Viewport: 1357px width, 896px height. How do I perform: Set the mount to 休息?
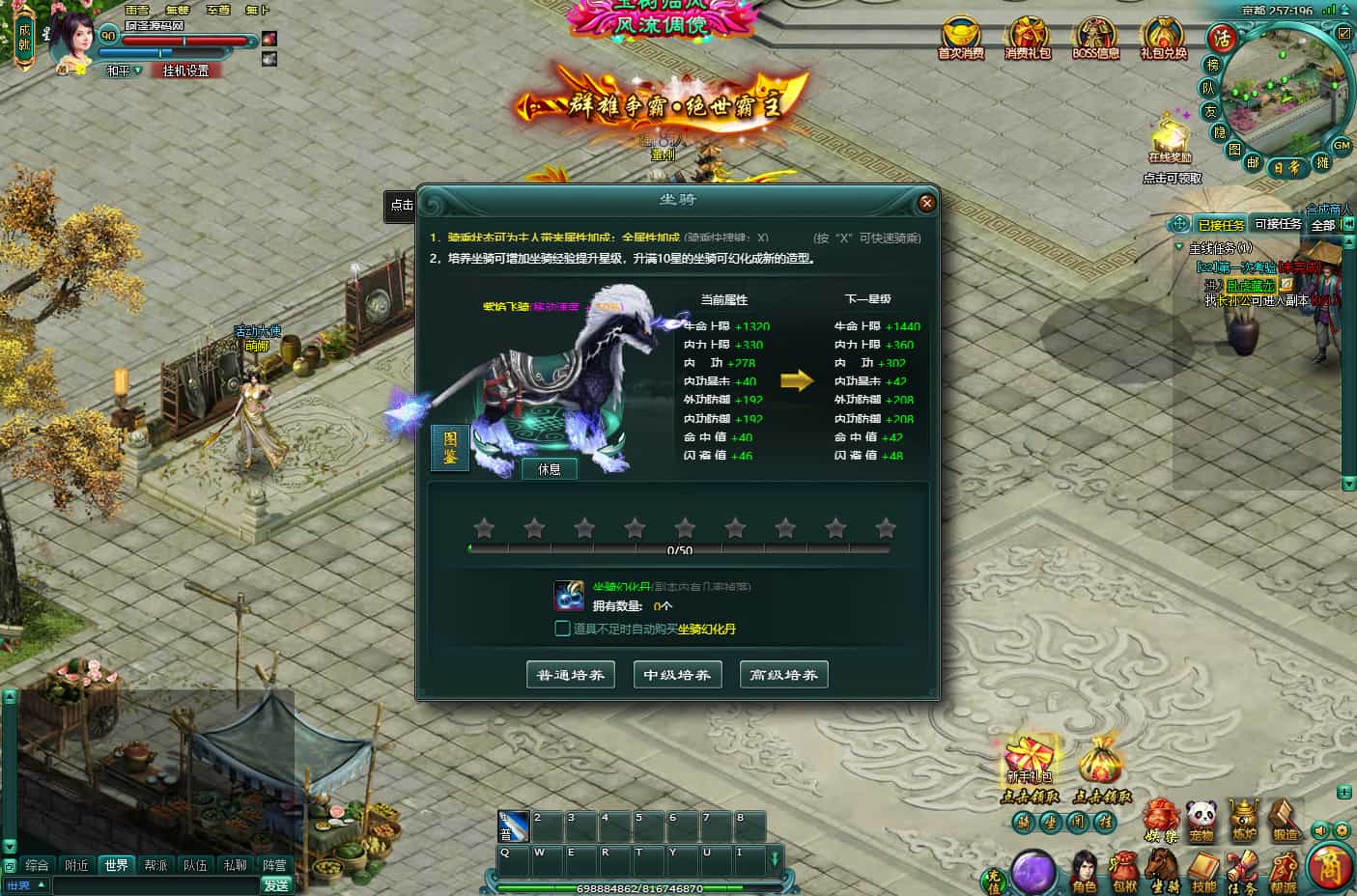point(550,469)
